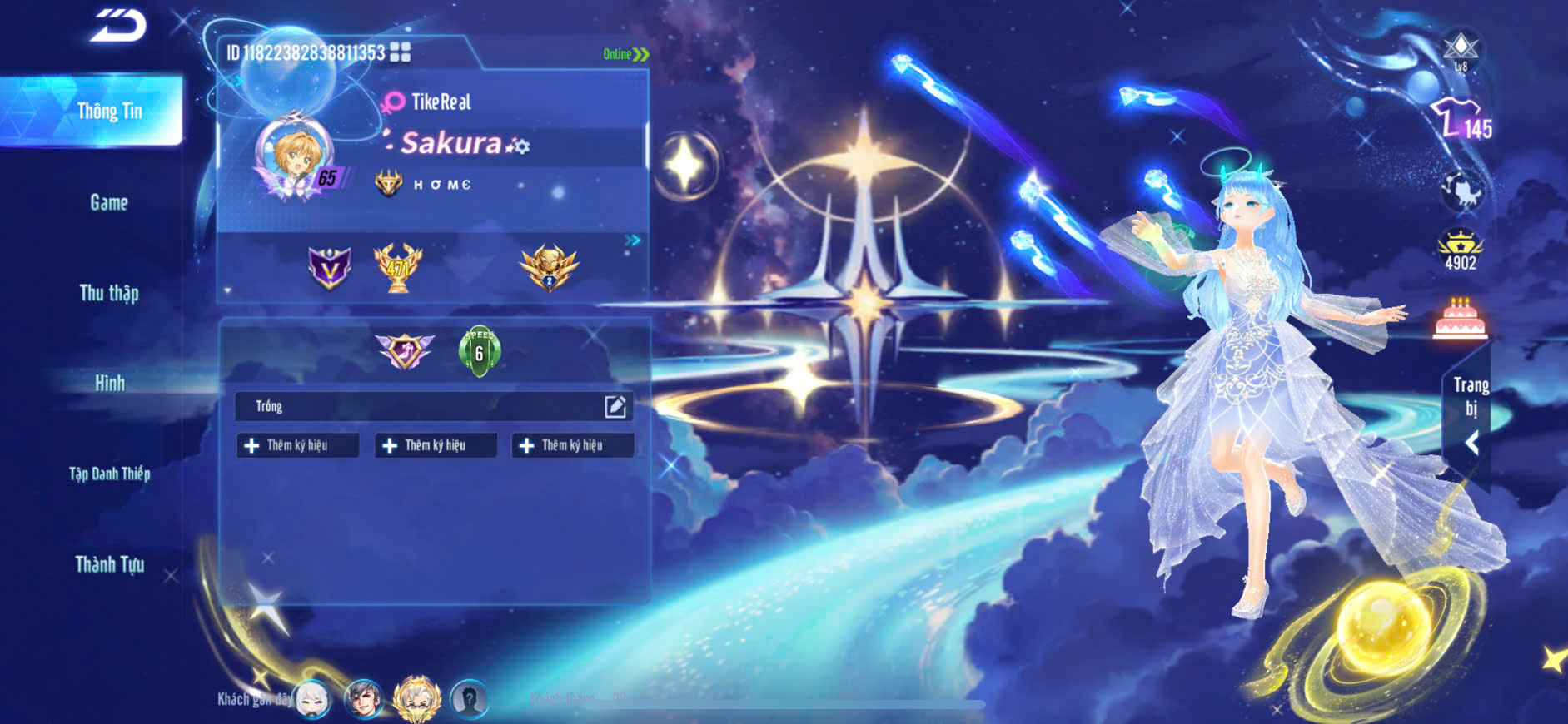
Task: Select the Tập Danh Thiếp tab
Action: (x=109, y=474)
